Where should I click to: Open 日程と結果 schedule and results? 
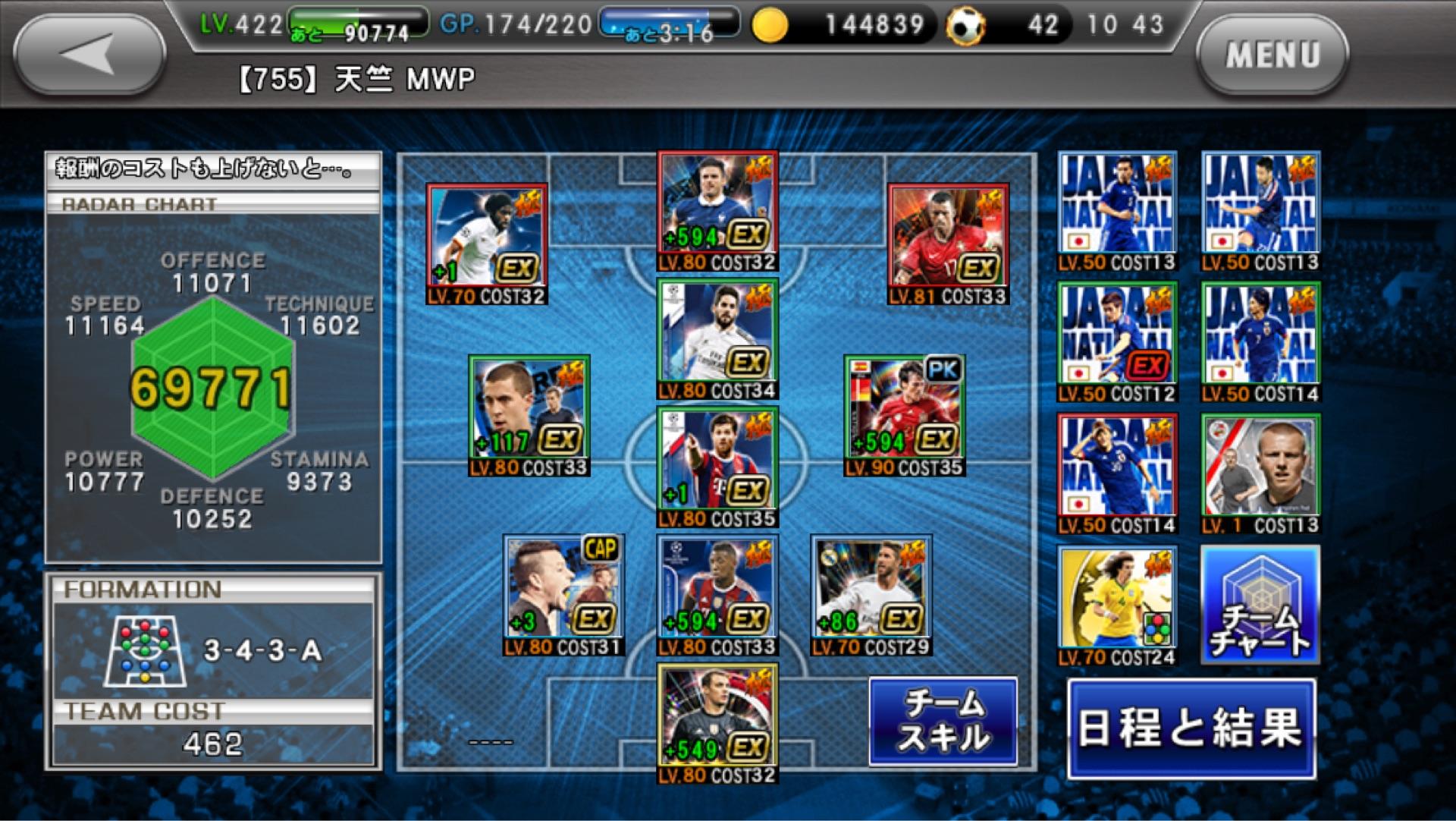[x=1191, y=728]
